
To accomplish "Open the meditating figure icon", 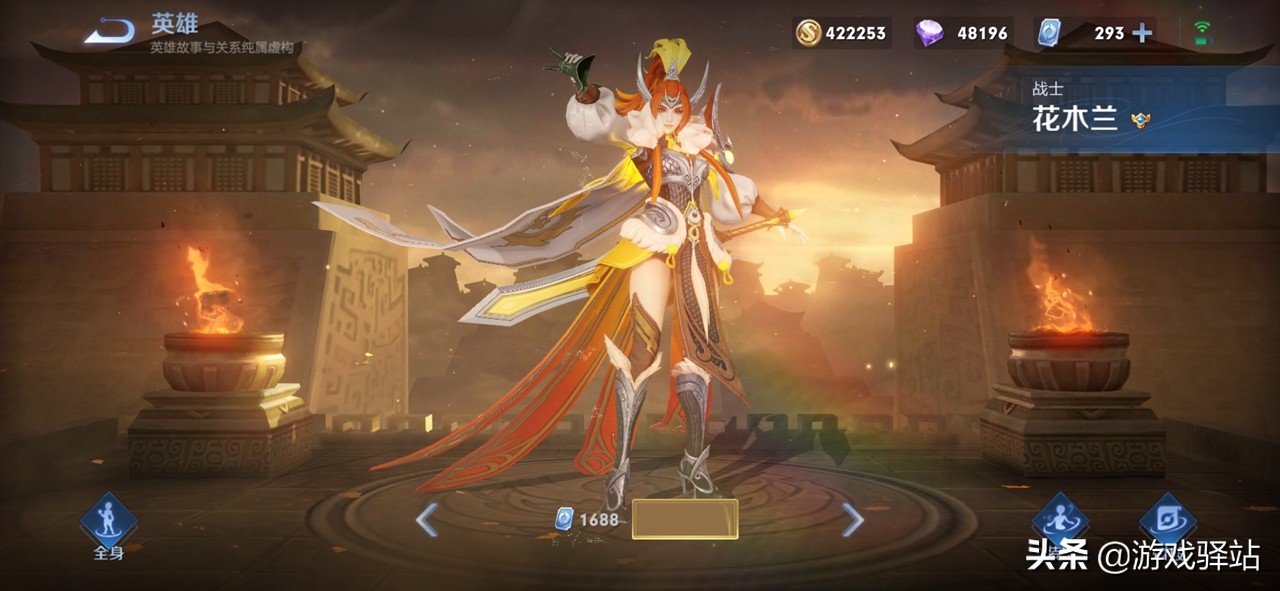I will tap(1060, 518).
